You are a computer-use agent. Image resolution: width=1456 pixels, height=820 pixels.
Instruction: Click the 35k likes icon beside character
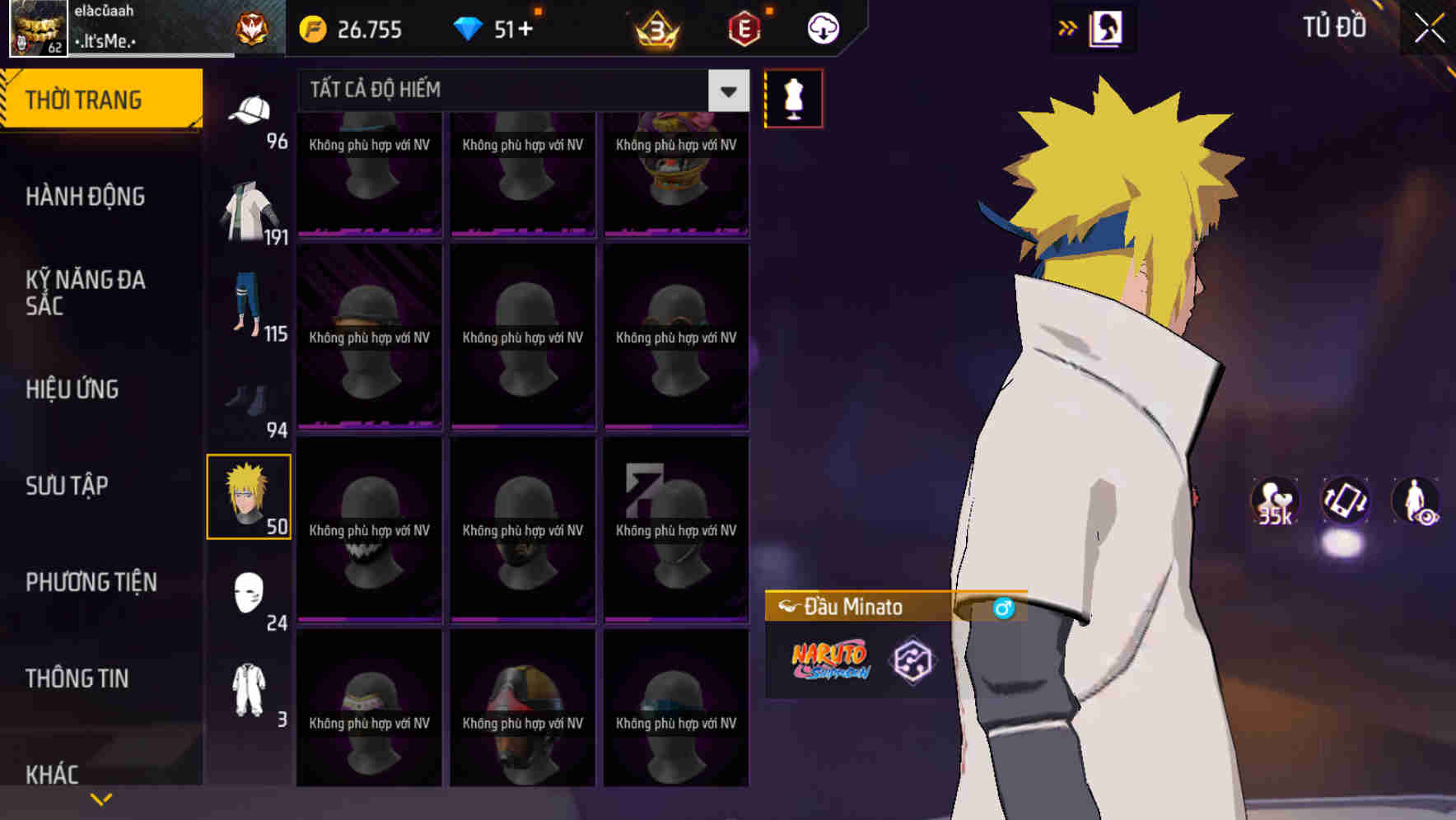click(1273, 502)
